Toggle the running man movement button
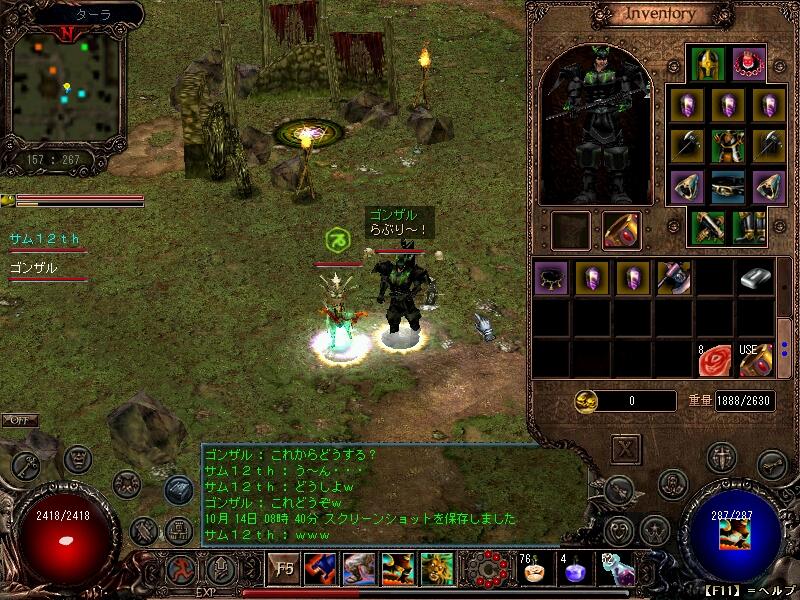The image size is (800, 600). (x=182, y=571)
